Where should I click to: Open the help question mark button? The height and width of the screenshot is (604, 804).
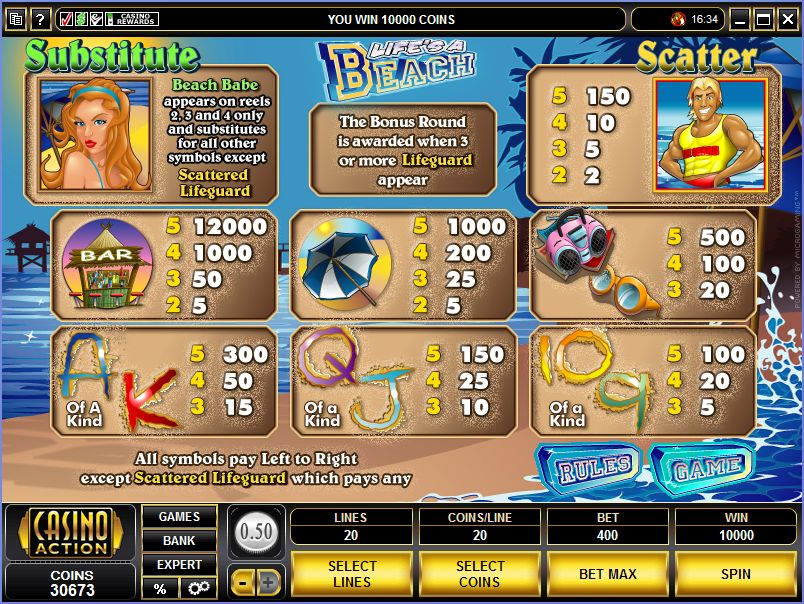pos(40,19)
